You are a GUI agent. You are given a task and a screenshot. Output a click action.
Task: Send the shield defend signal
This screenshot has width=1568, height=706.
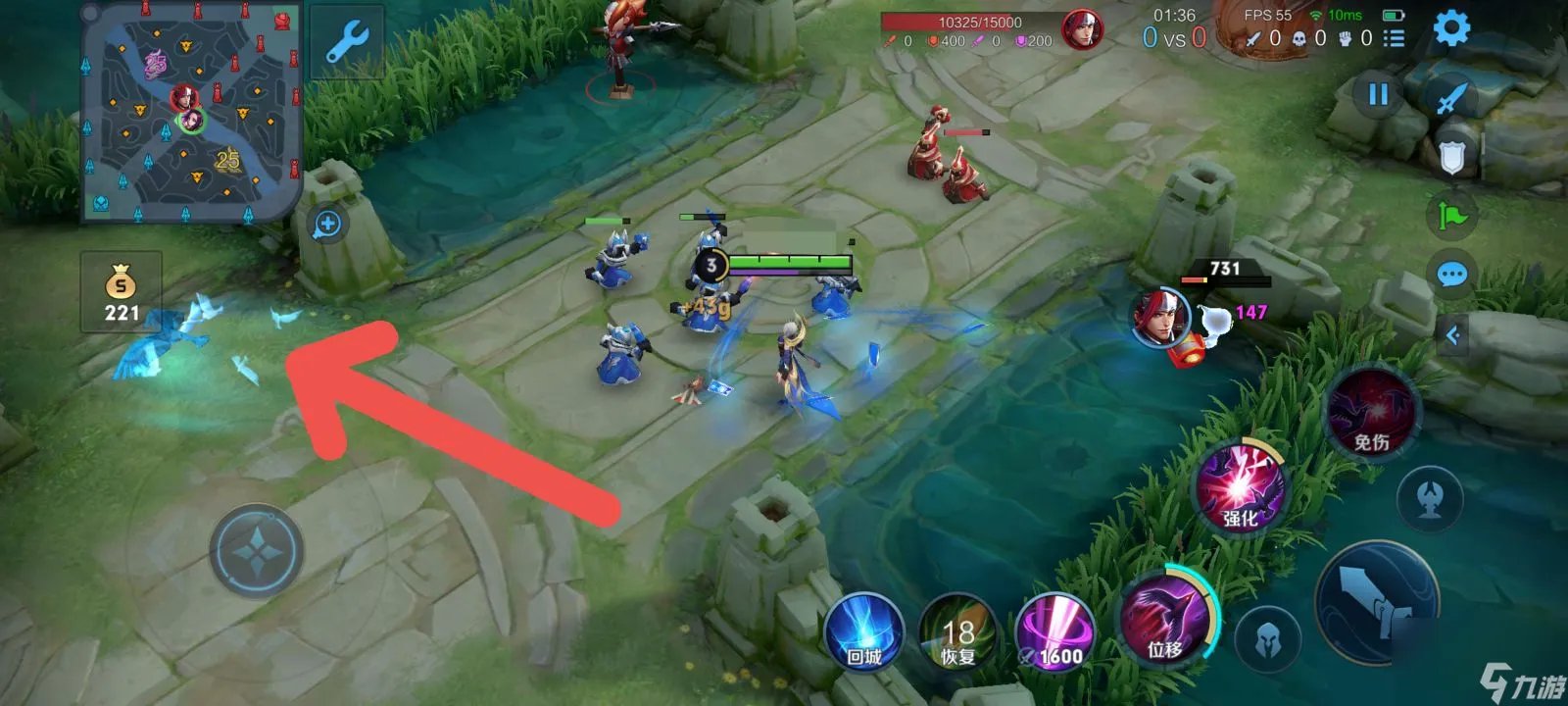(x=1452, y=155)
